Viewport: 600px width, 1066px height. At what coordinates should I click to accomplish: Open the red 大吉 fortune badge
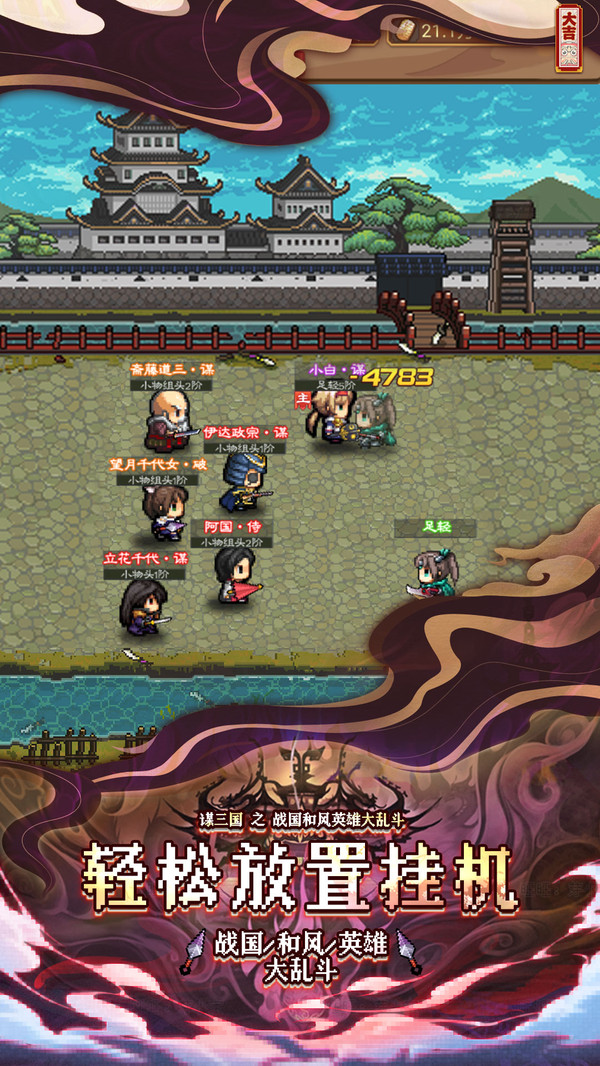click(569, 36)
